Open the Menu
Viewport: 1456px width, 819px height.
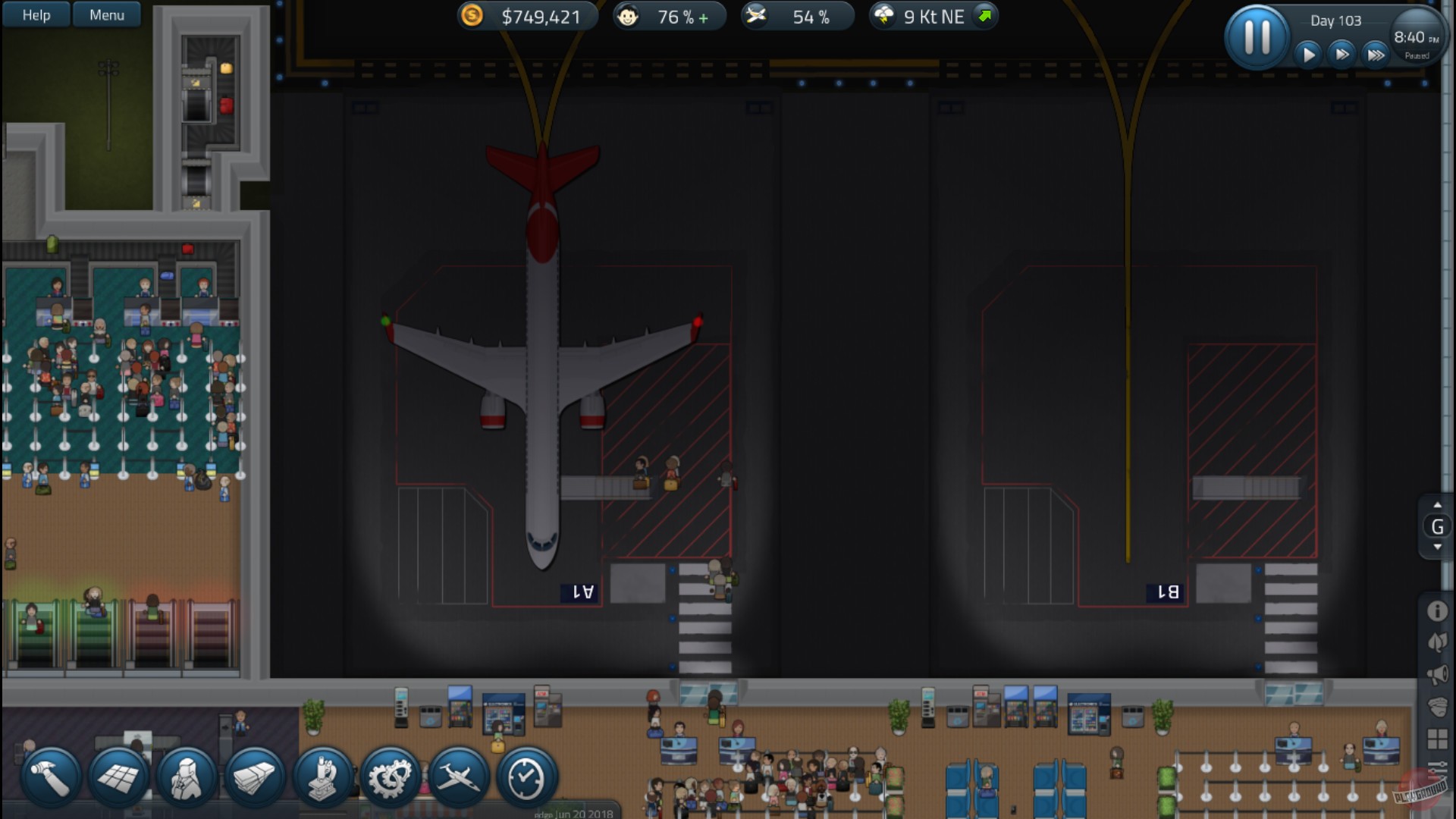107,14
